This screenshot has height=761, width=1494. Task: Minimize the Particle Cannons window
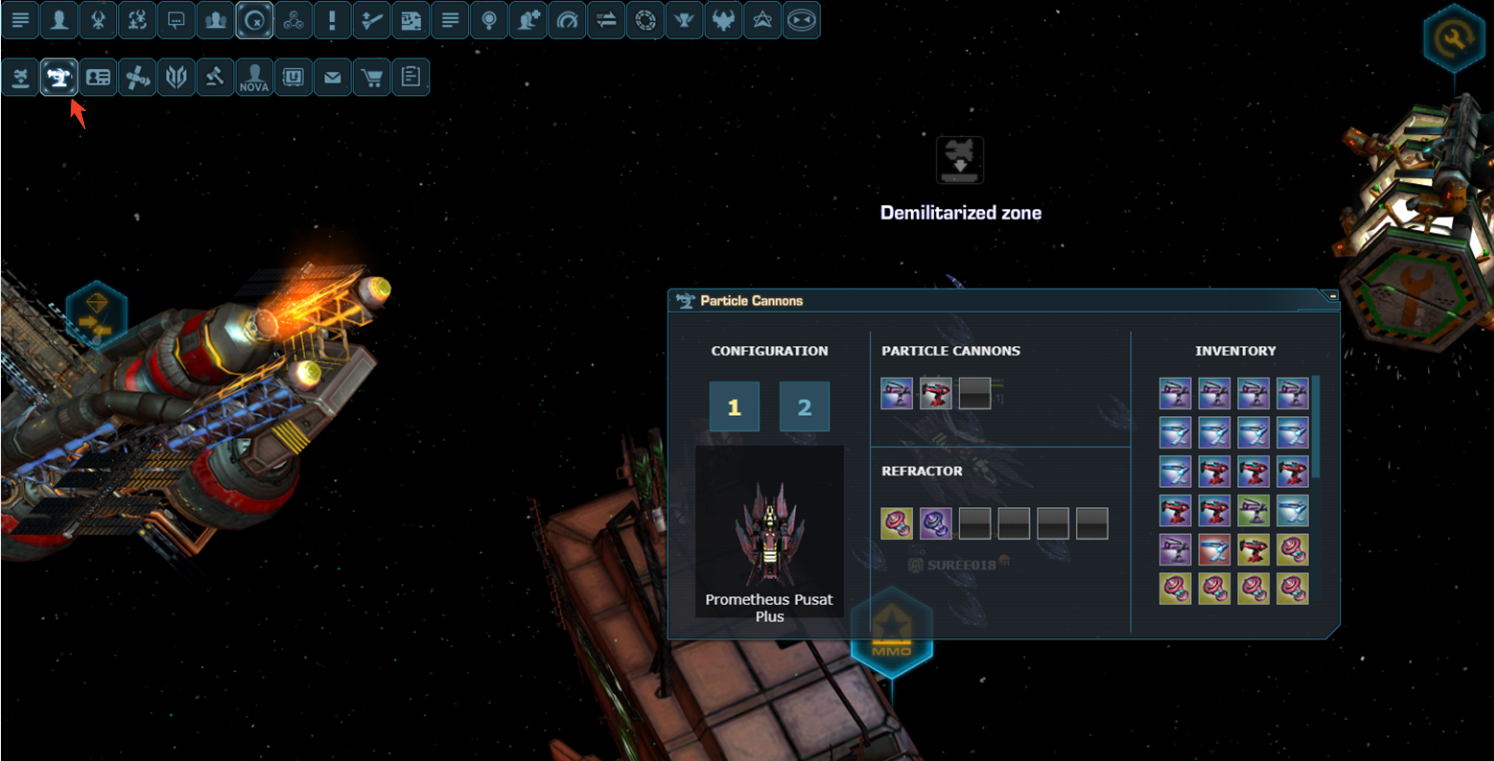tap(1332, 296)
